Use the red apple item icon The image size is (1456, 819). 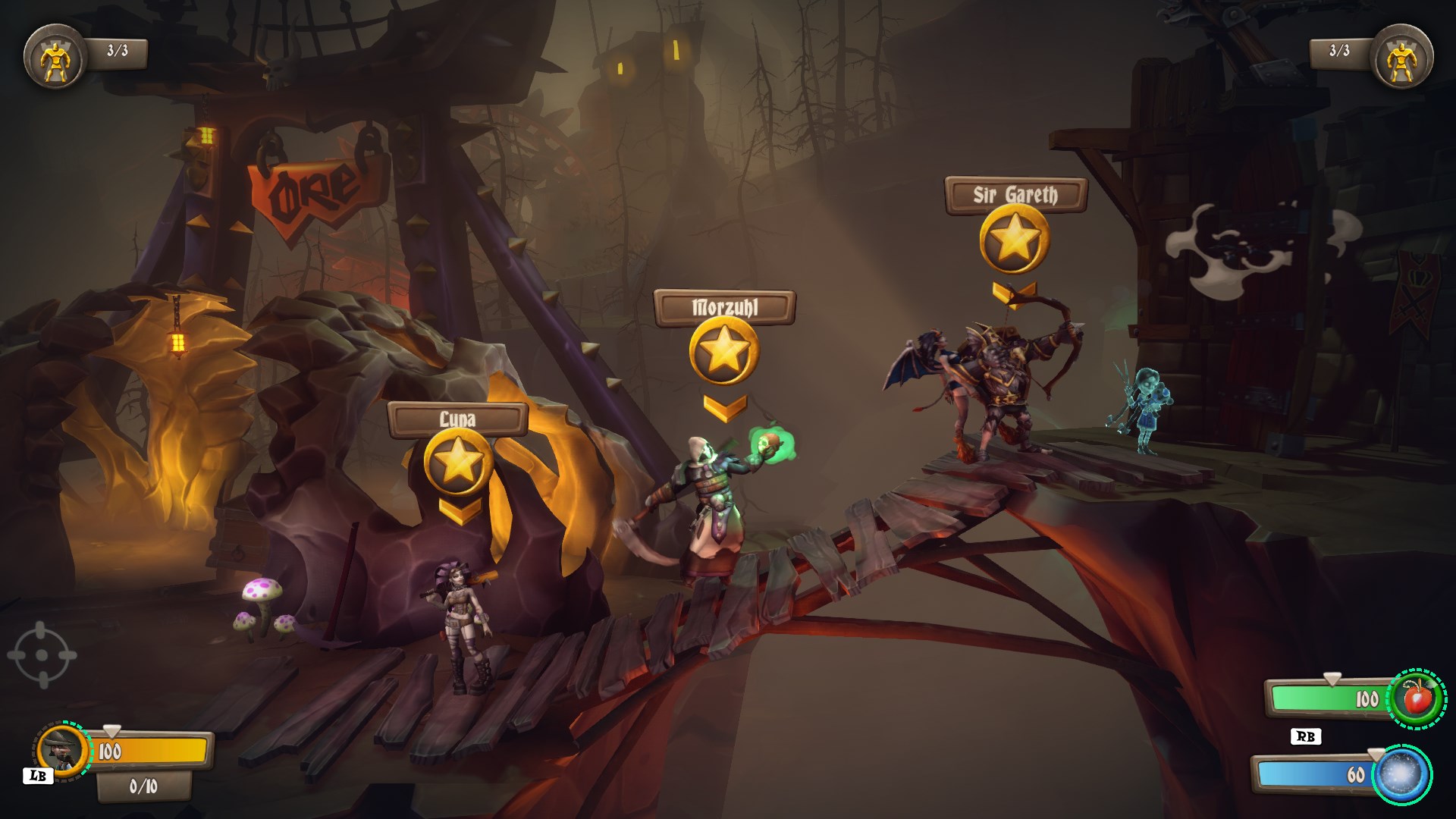pyautogui.click(x=1416, y=698)
